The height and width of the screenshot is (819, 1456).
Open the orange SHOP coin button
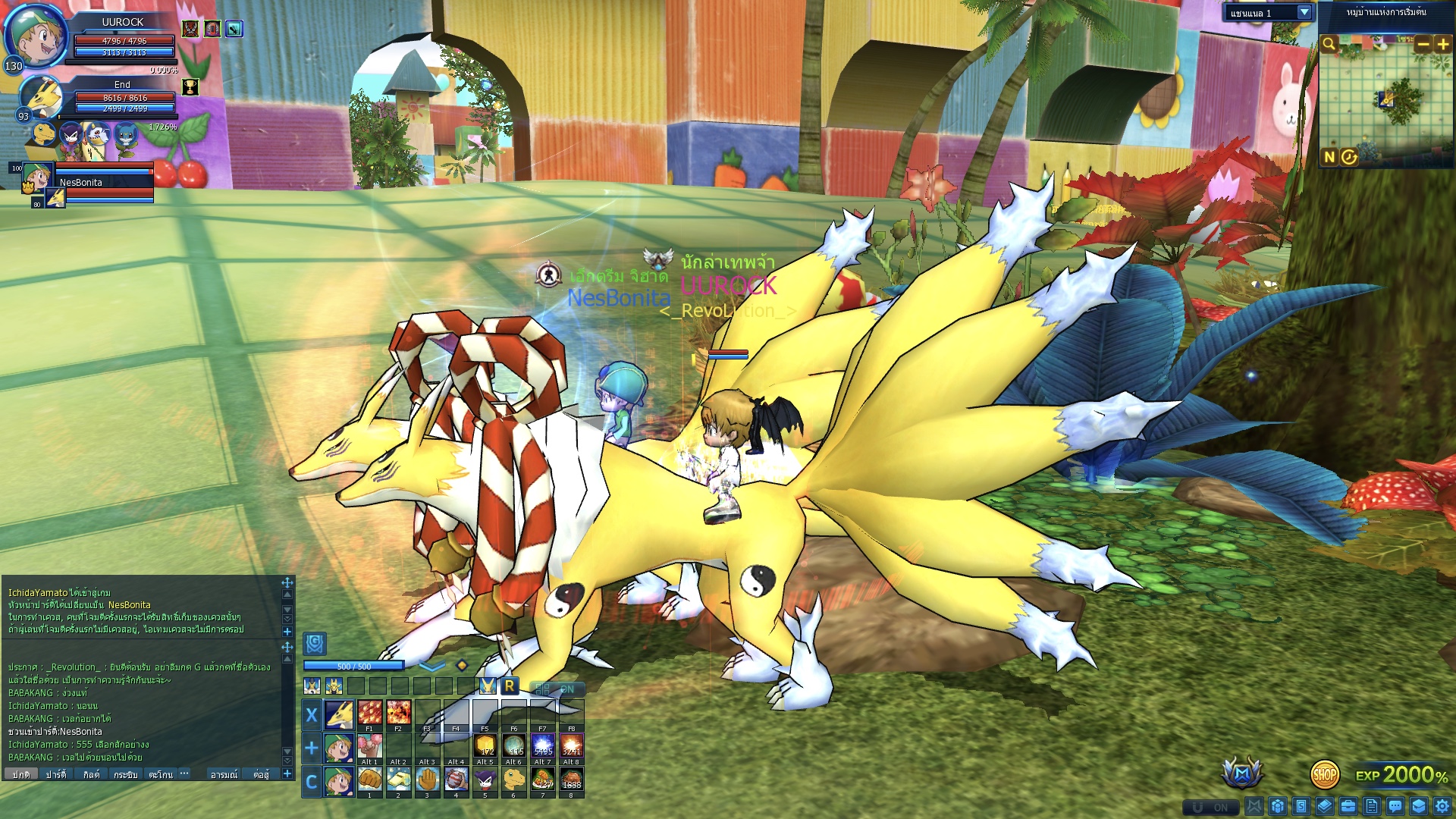(x=1324, y=774)
